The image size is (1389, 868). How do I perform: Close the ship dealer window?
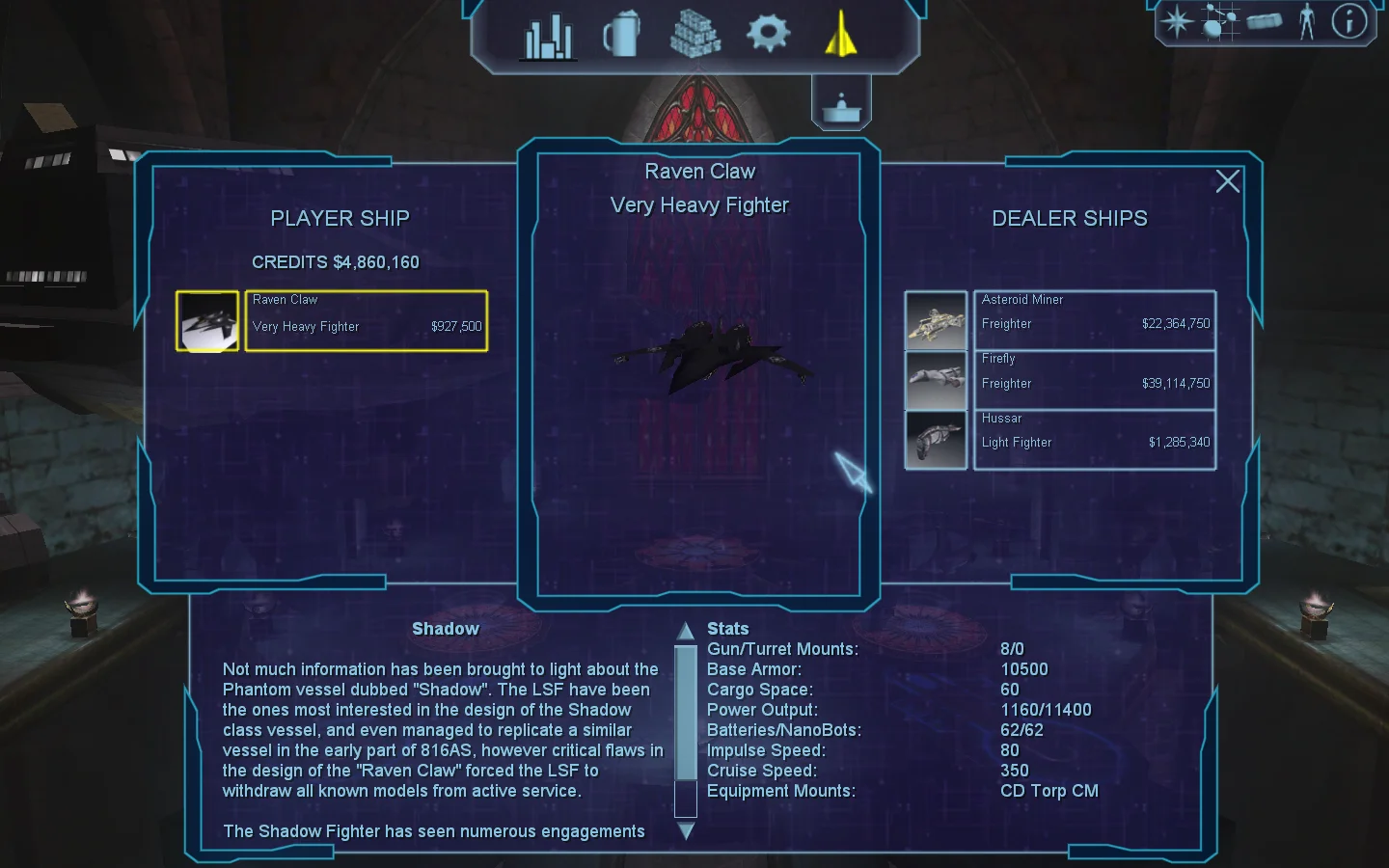[x=1227, y=181]
